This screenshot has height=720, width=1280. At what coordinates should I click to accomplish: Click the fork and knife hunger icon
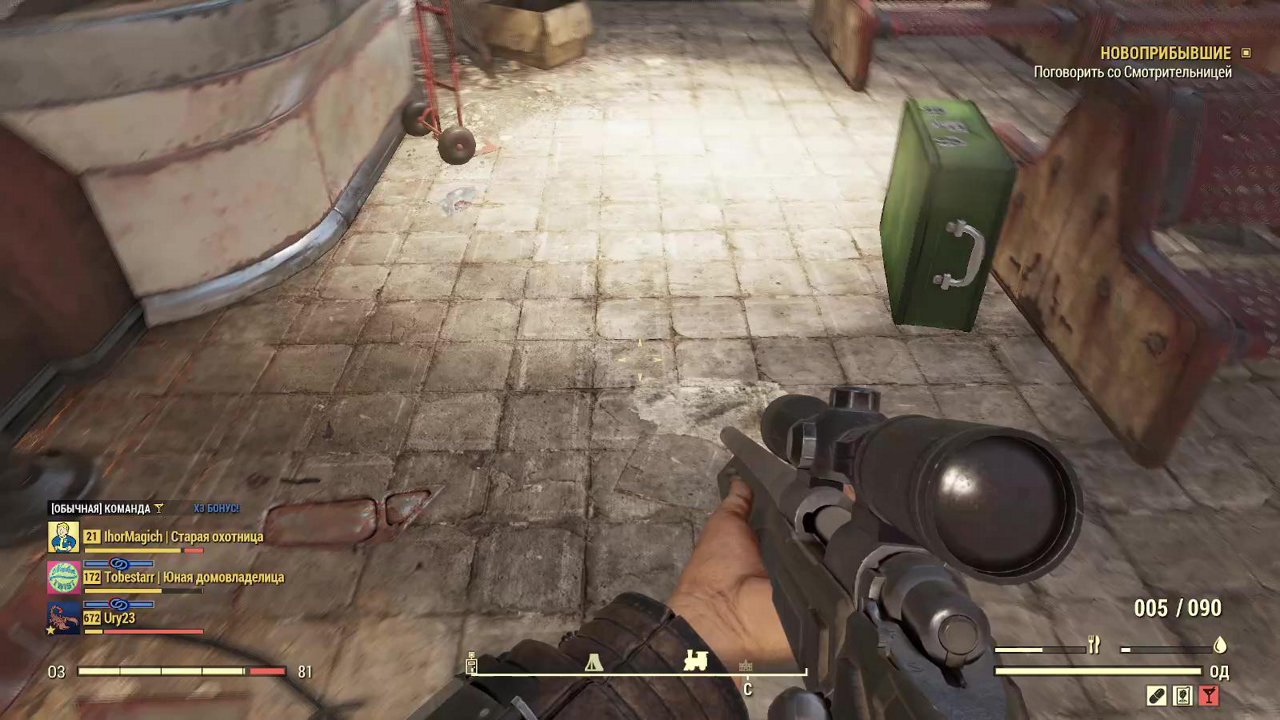(1094, 647)
